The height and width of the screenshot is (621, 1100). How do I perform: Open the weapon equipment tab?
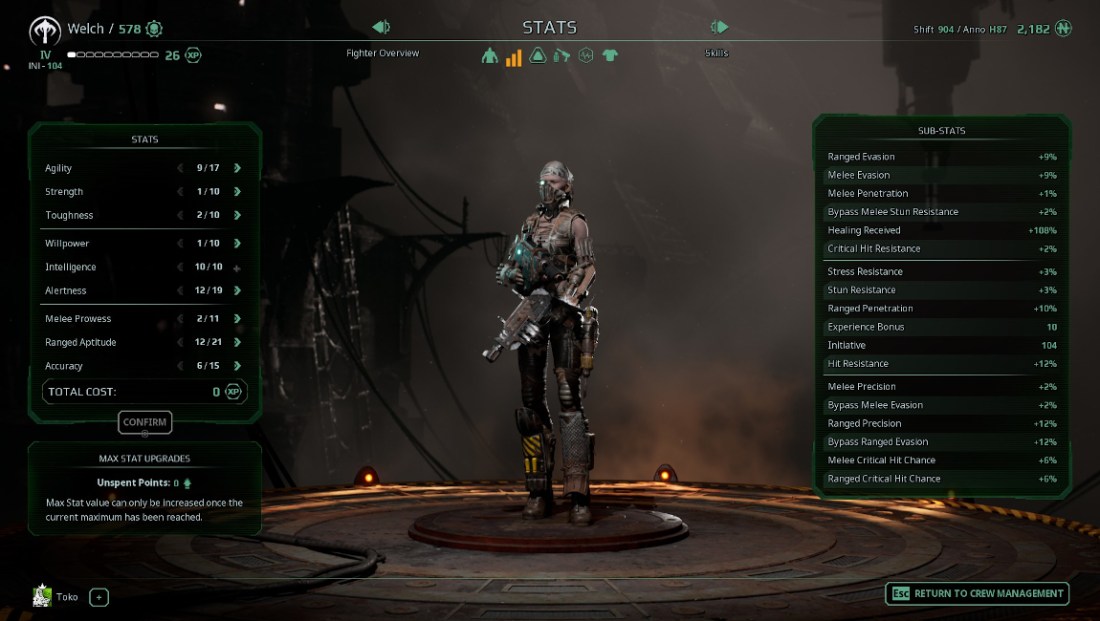point(562,56)
